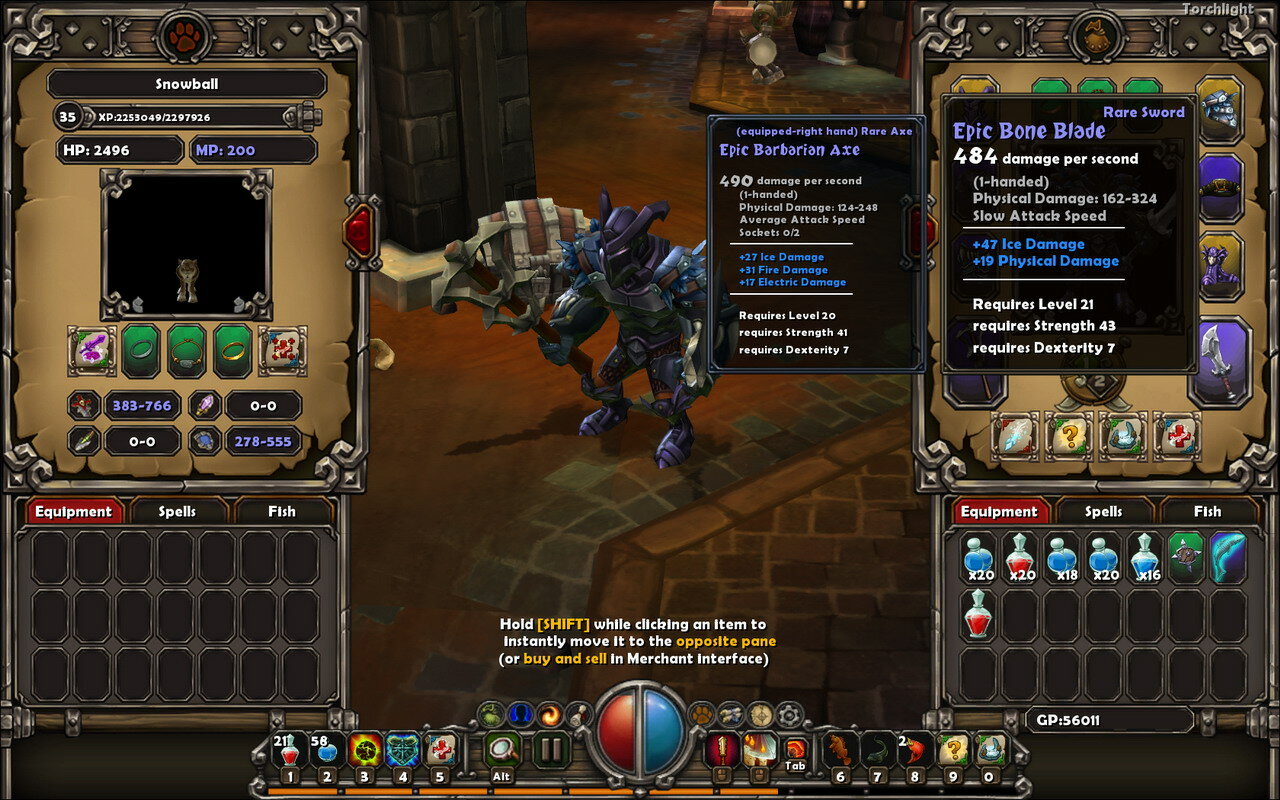Viewport: 1280px width, 800px height.
Task: Choose the pet's purple spell scroll slot
Action: click(92, 350)
